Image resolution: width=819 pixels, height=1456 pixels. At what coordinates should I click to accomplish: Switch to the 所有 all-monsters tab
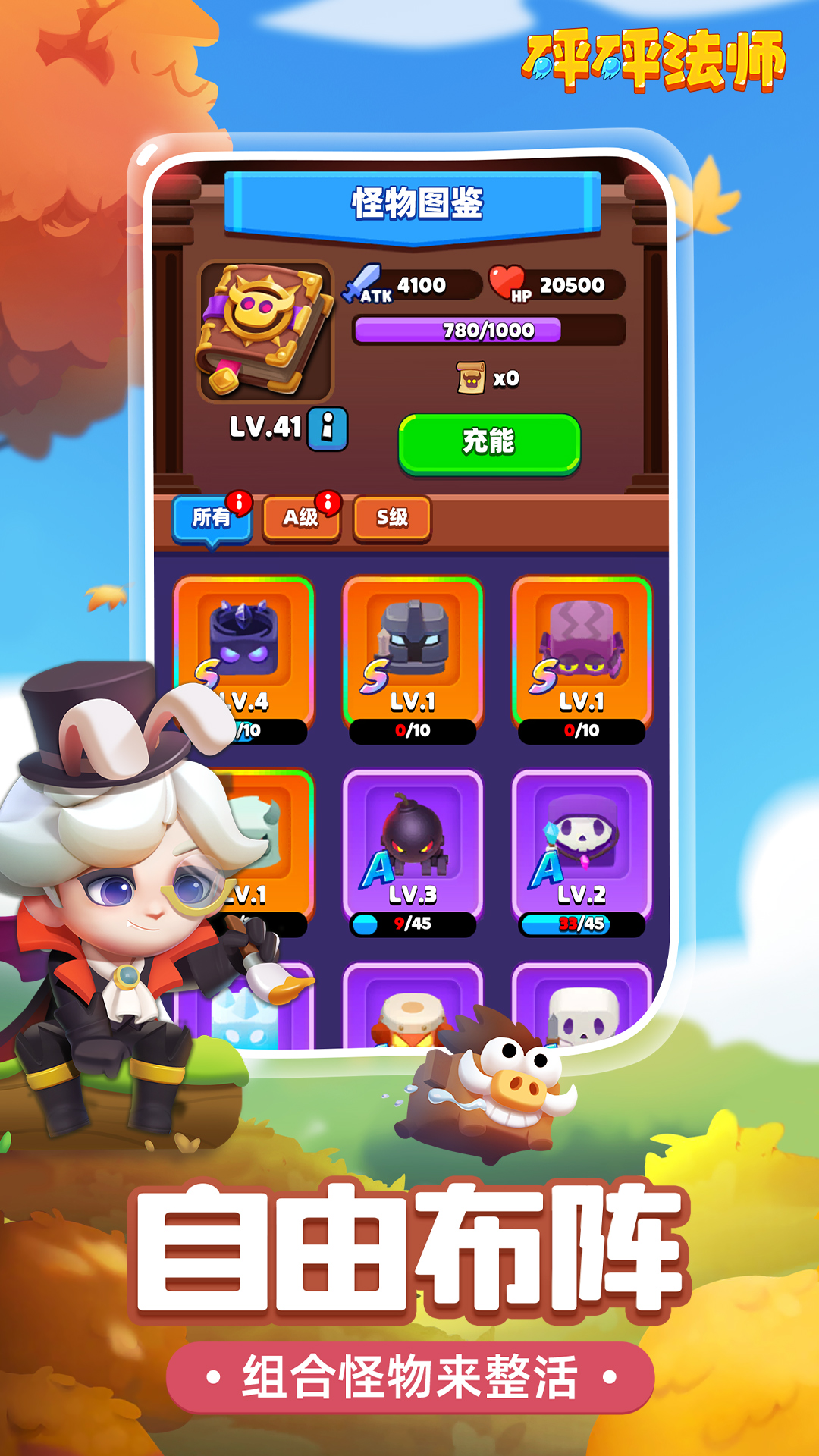click(212, 518)
